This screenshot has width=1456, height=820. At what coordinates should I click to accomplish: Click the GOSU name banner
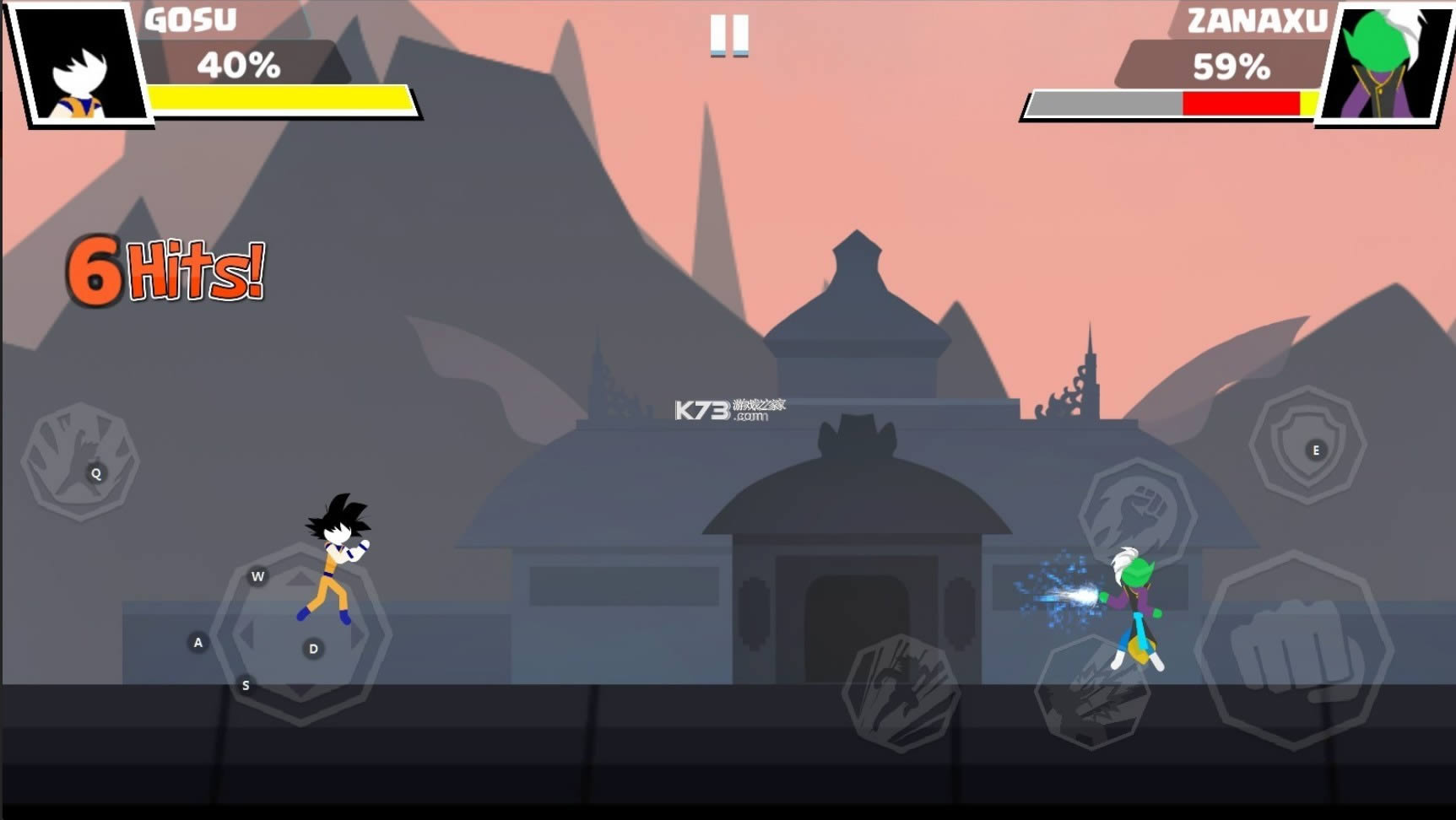192,19
